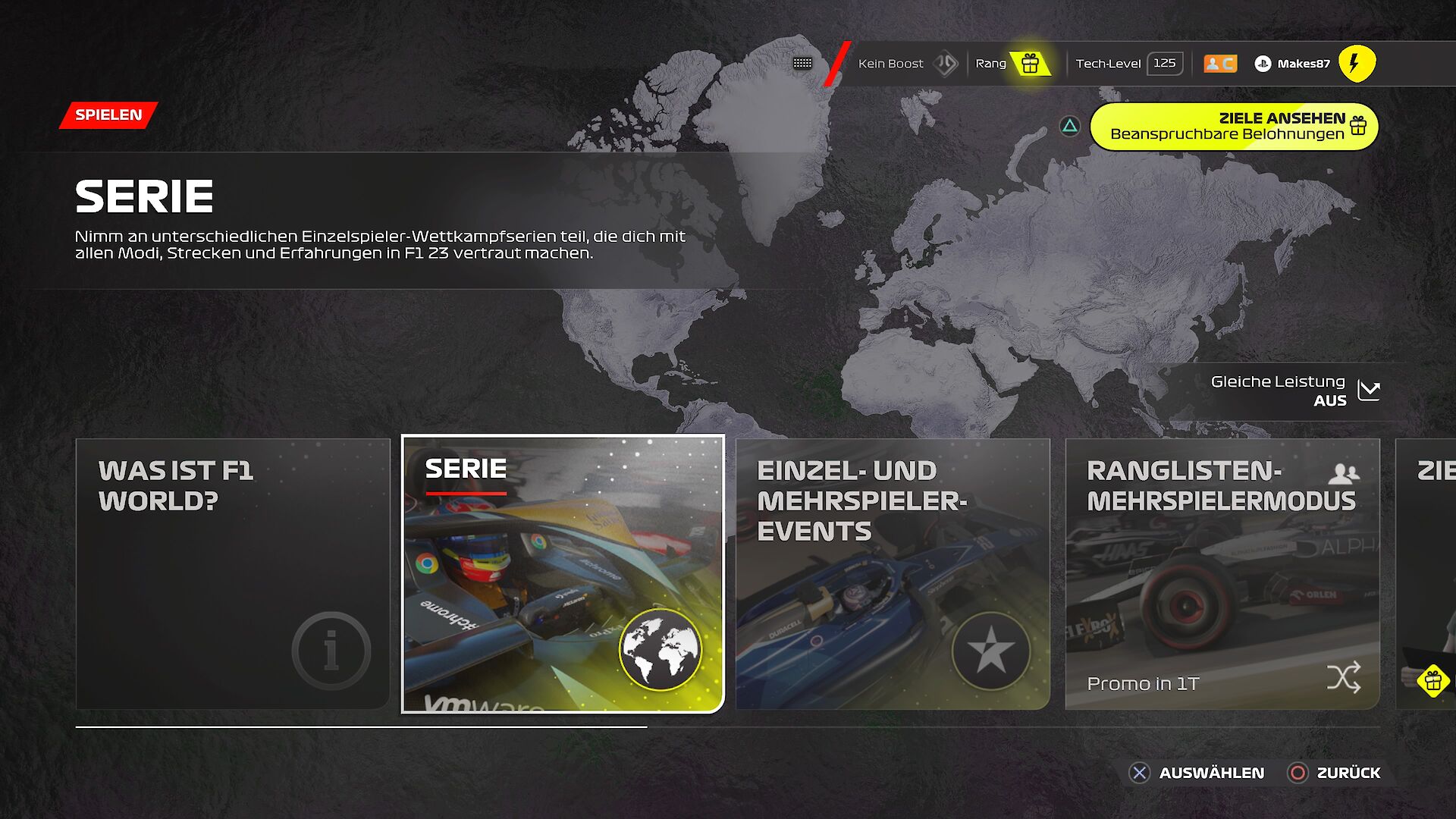Open Ranglisten-Mehrspielermodus tile

click(x=1222, y=574)
